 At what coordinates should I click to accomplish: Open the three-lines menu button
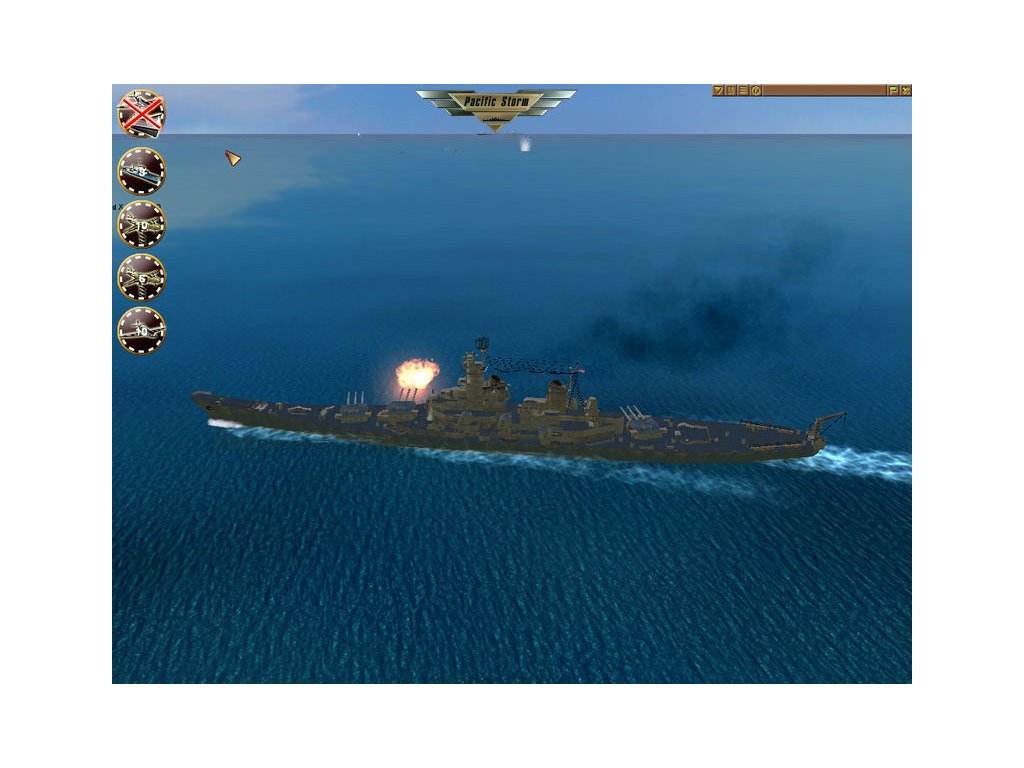[743, 90]
